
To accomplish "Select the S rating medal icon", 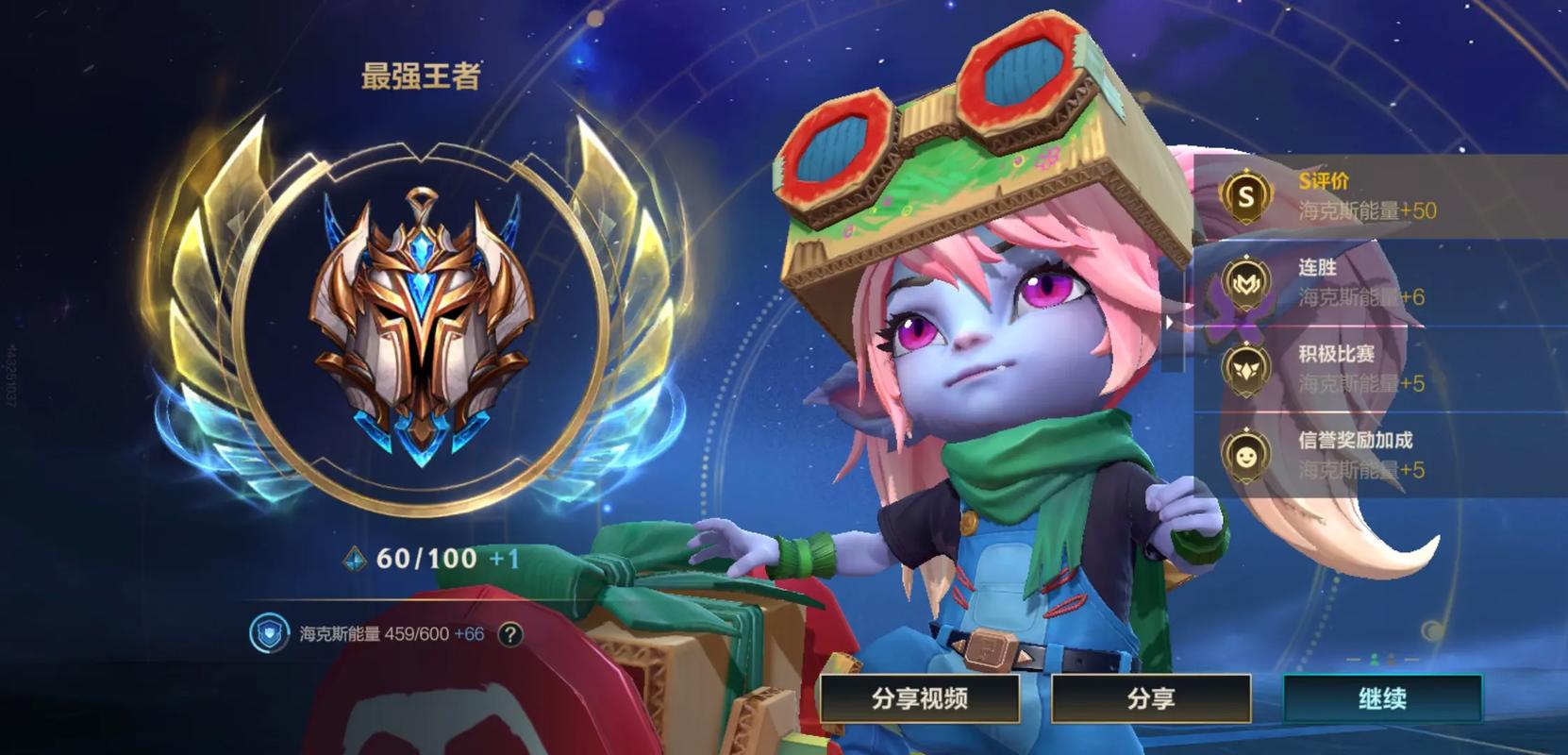I will (1245, 197).
